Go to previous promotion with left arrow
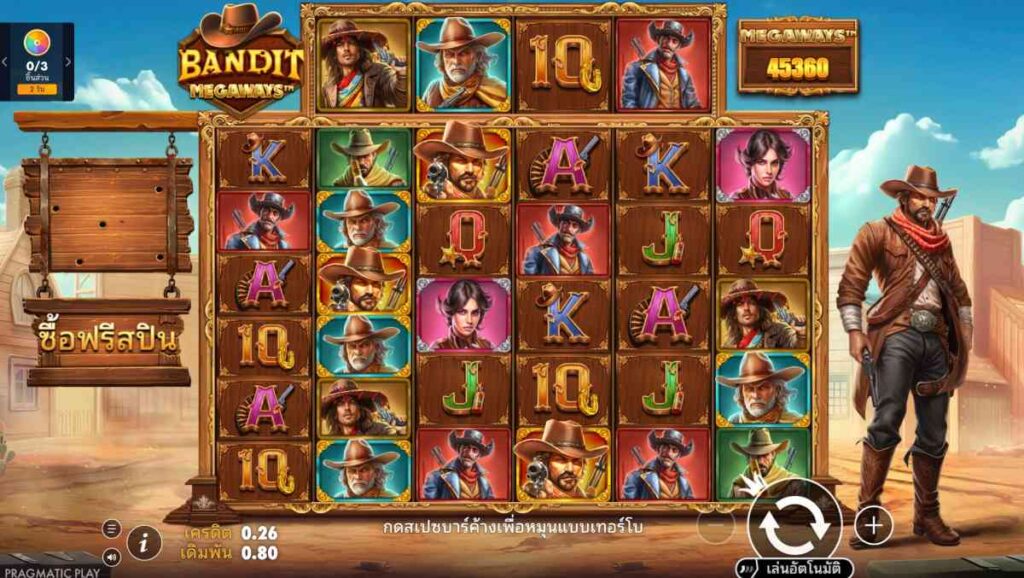The image size is (1024, 578). coord(4,62)
